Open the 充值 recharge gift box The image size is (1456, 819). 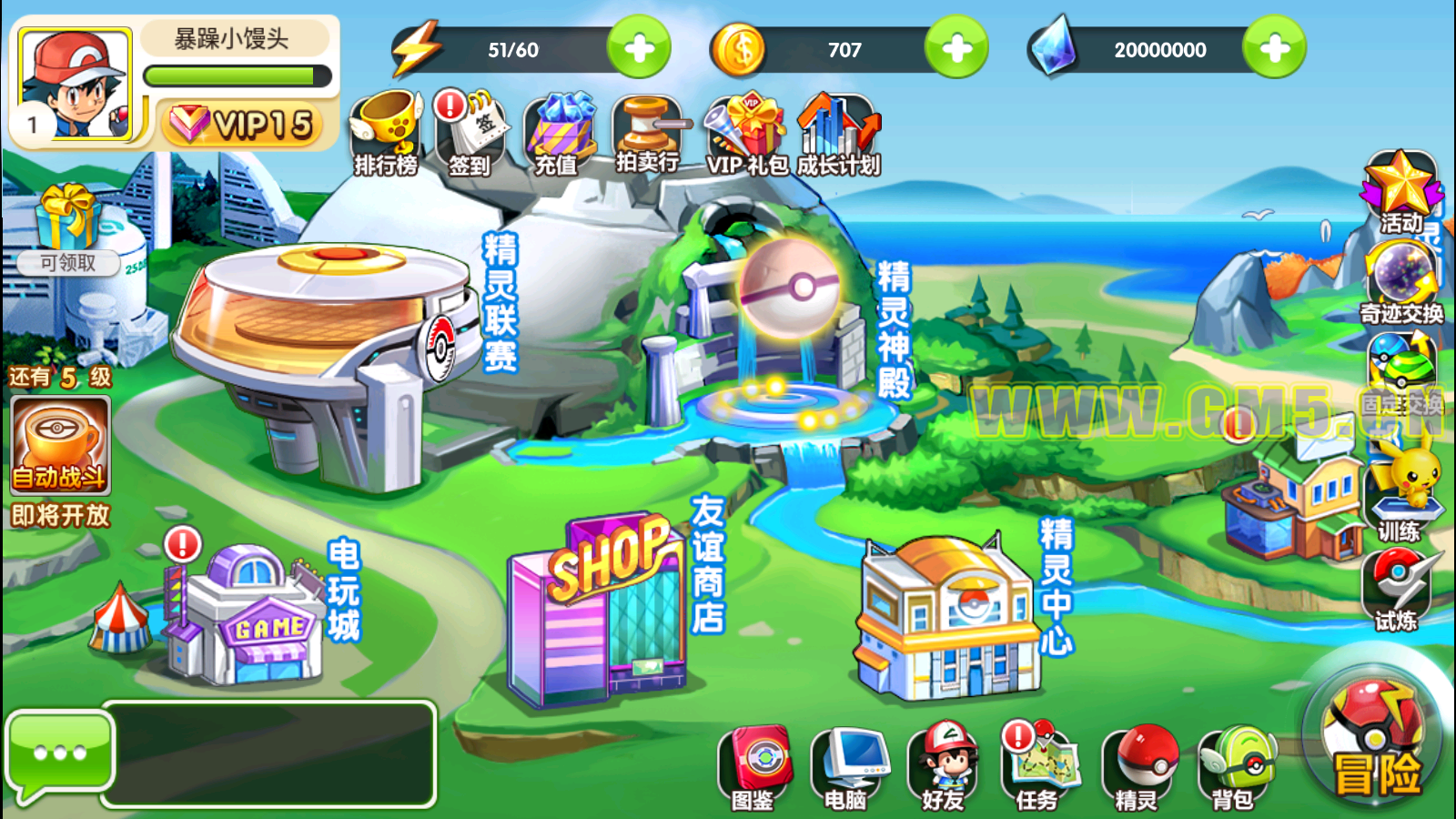[556, 133]
